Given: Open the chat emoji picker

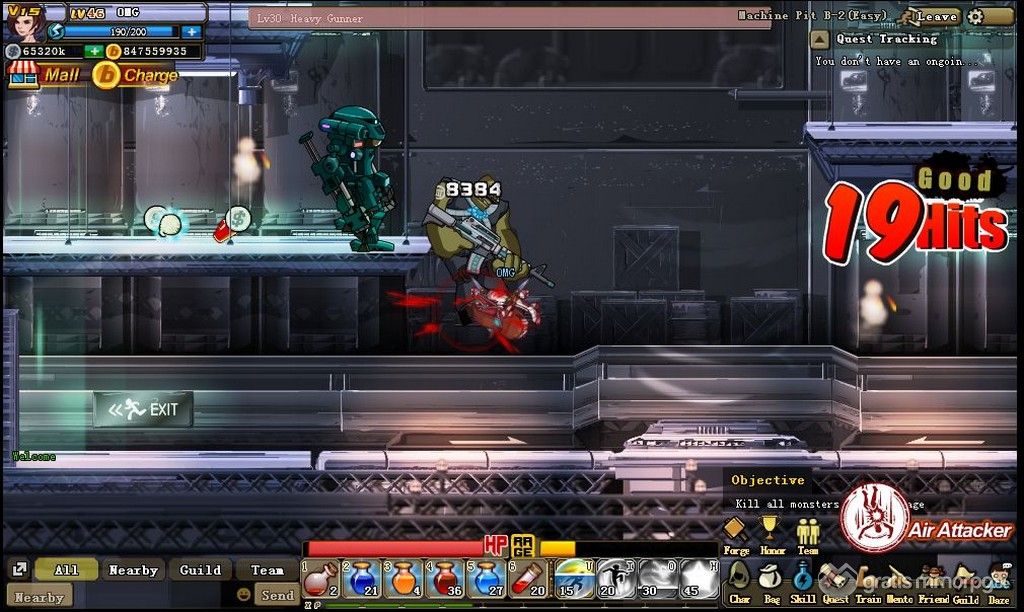Looking at the screenshot, I should pos(243,595).
